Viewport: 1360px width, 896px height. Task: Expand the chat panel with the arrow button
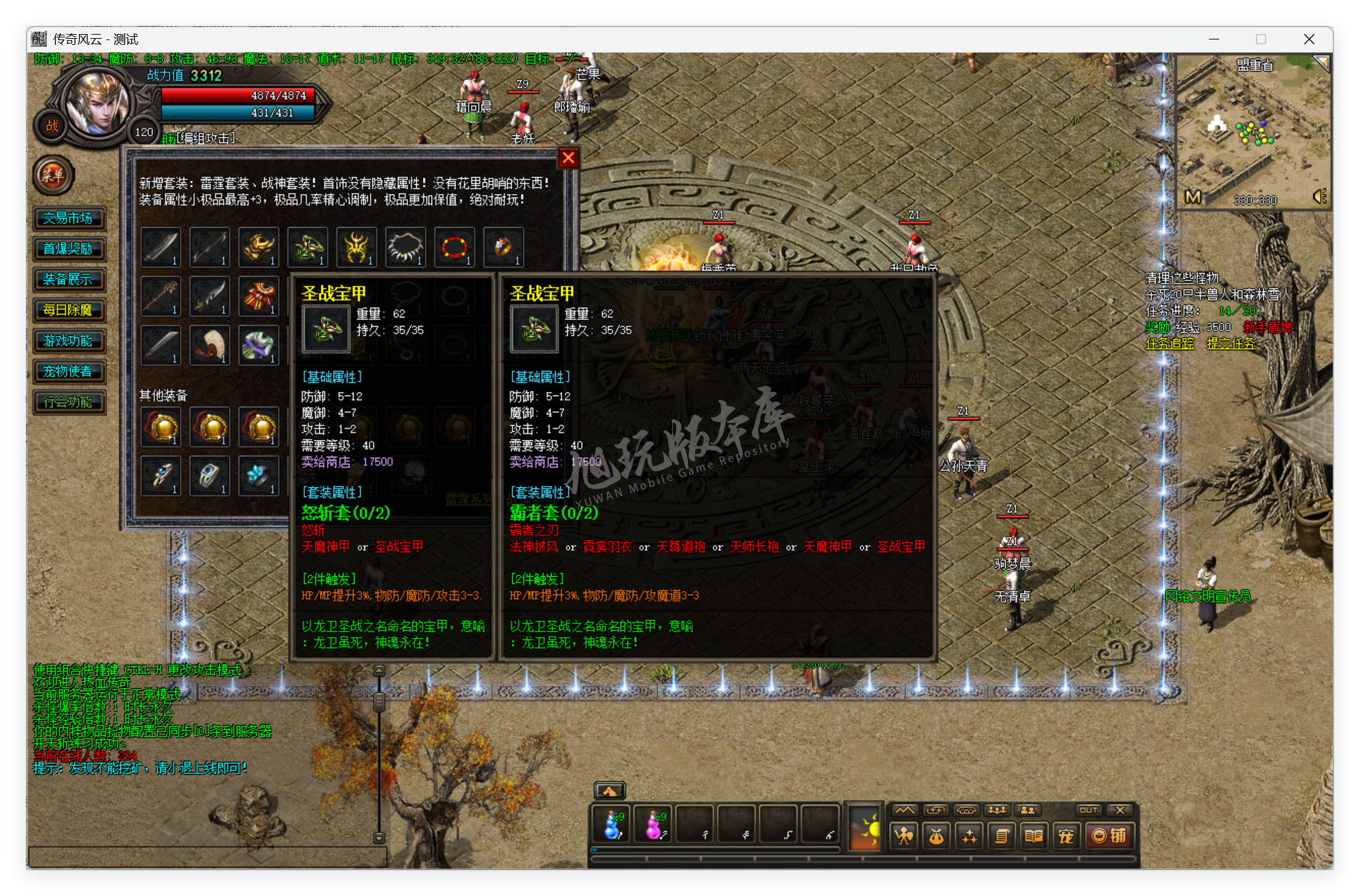pyautogui.click(x=611, y=790)
